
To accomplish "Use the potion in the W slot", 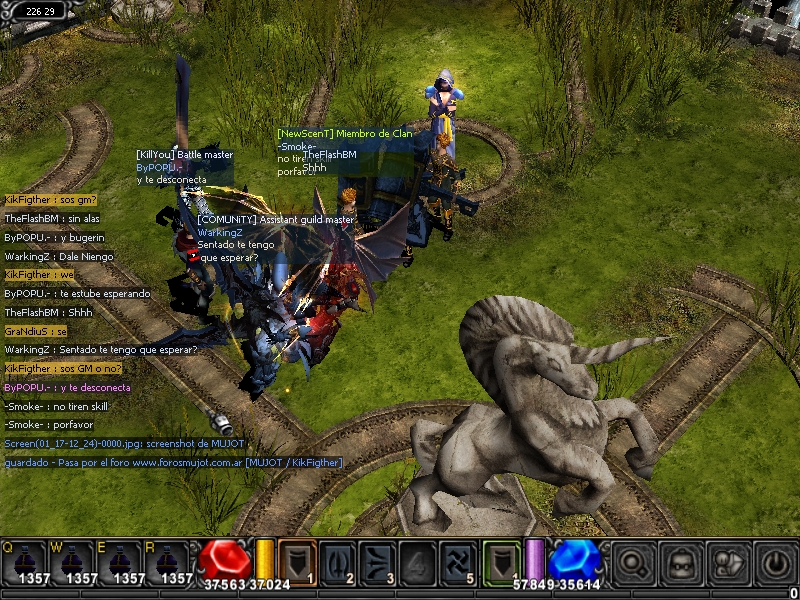I will 72,562.
